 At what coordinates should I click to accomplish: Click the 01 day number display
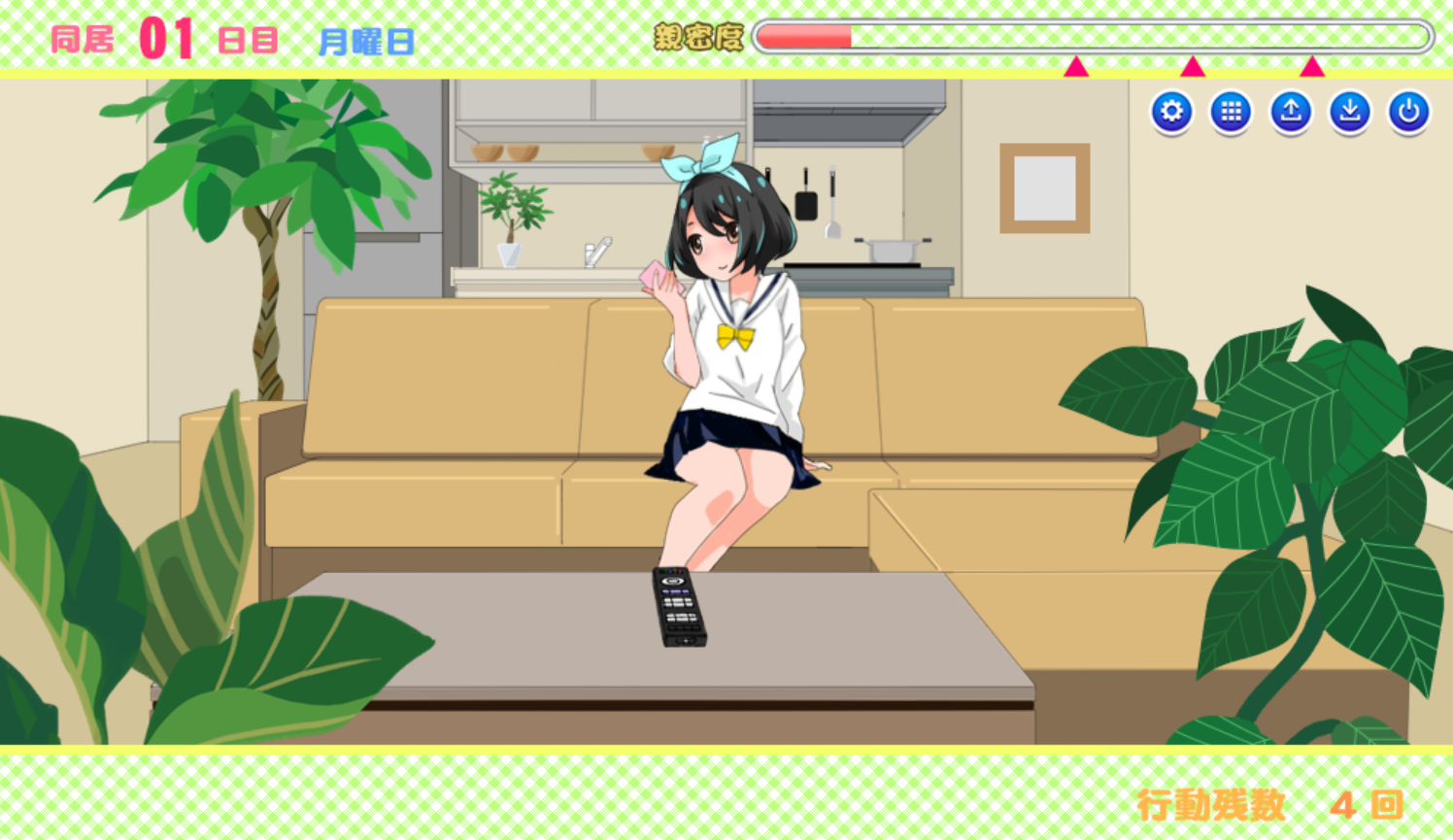pyautogui.click(x=168, y=38)
